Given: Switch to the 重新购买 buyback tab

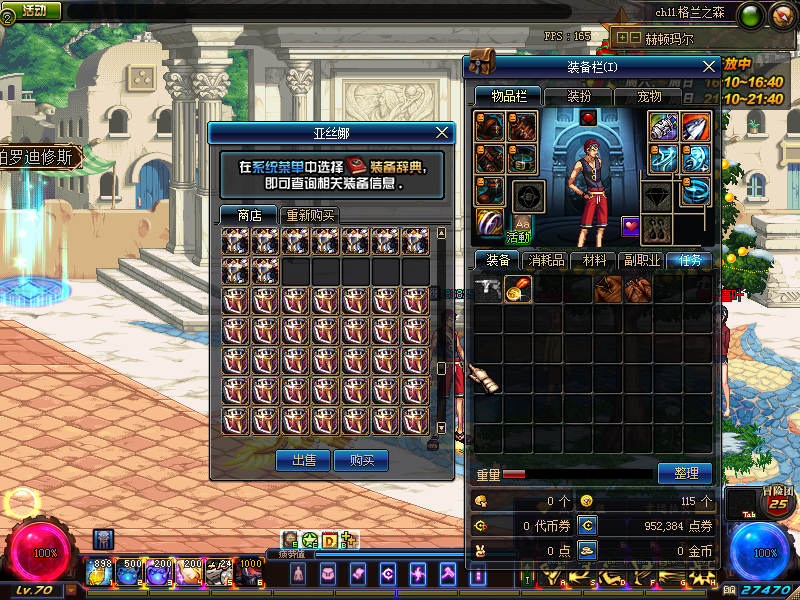Looking at the screenshot, I should tap(311, 215).
